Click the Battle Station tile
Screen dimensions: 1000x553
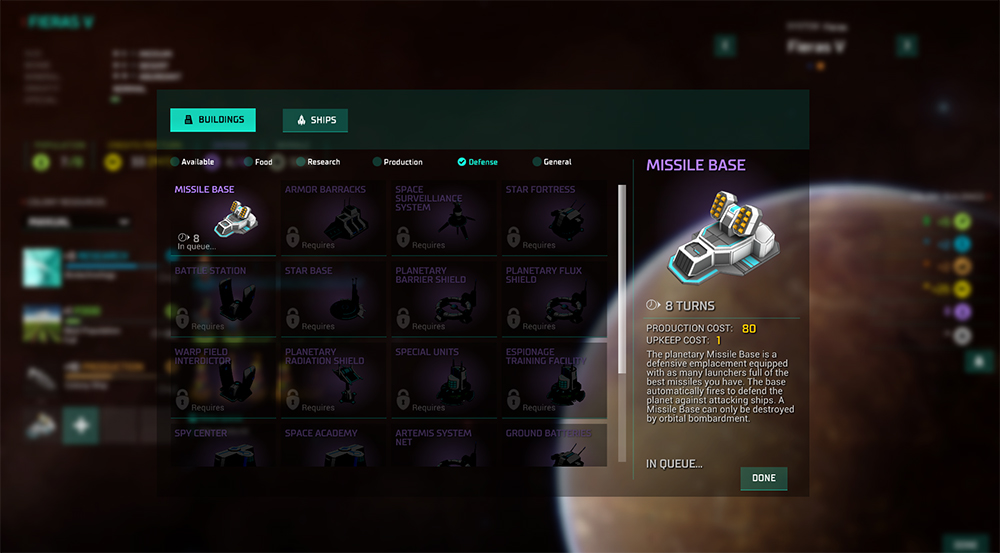pos(224,298)
